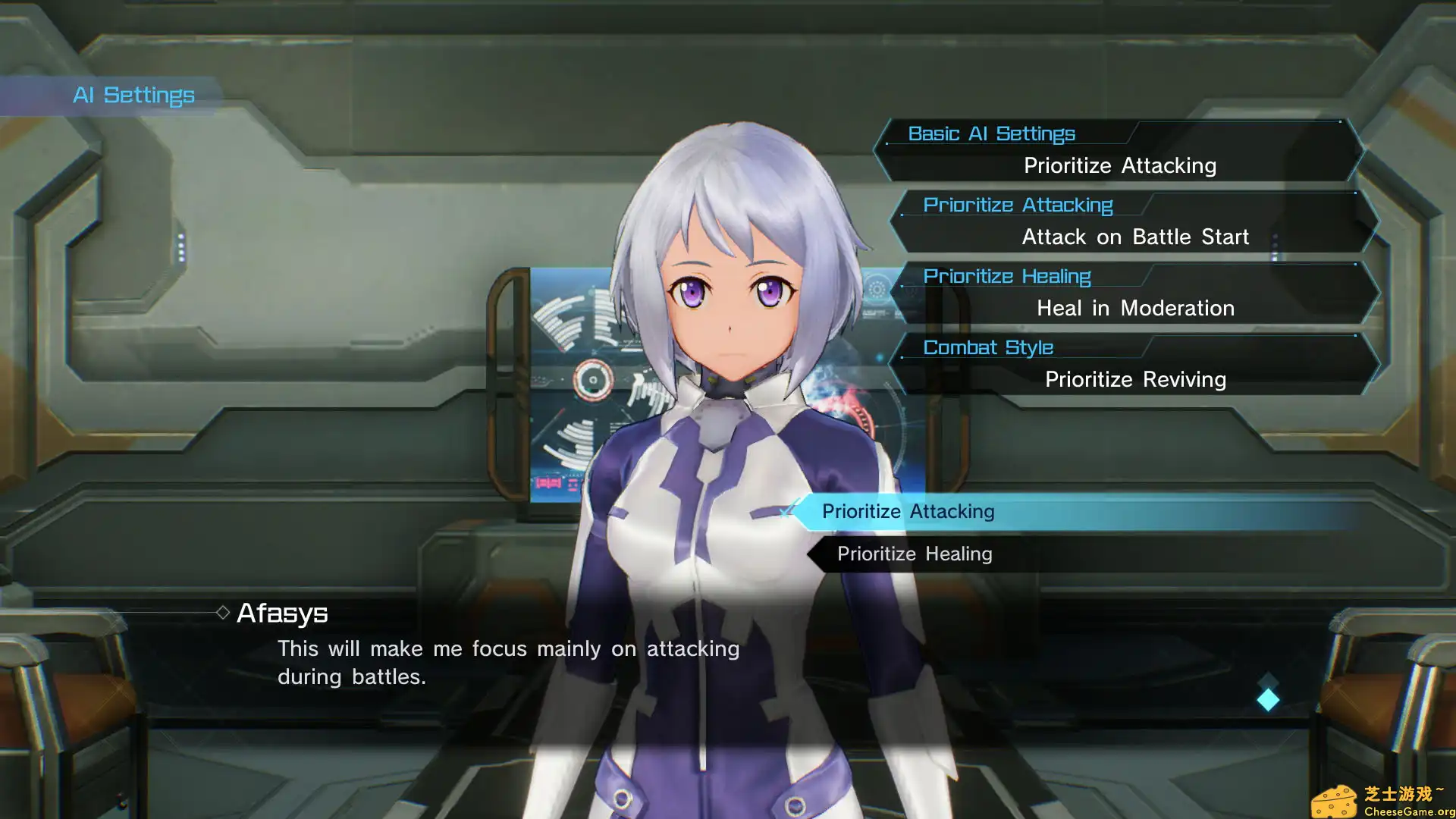Image resolution: width=1456 pixels, height=819 pixels.
Task: Select the Combat Style menu entry
Action: 988,347
